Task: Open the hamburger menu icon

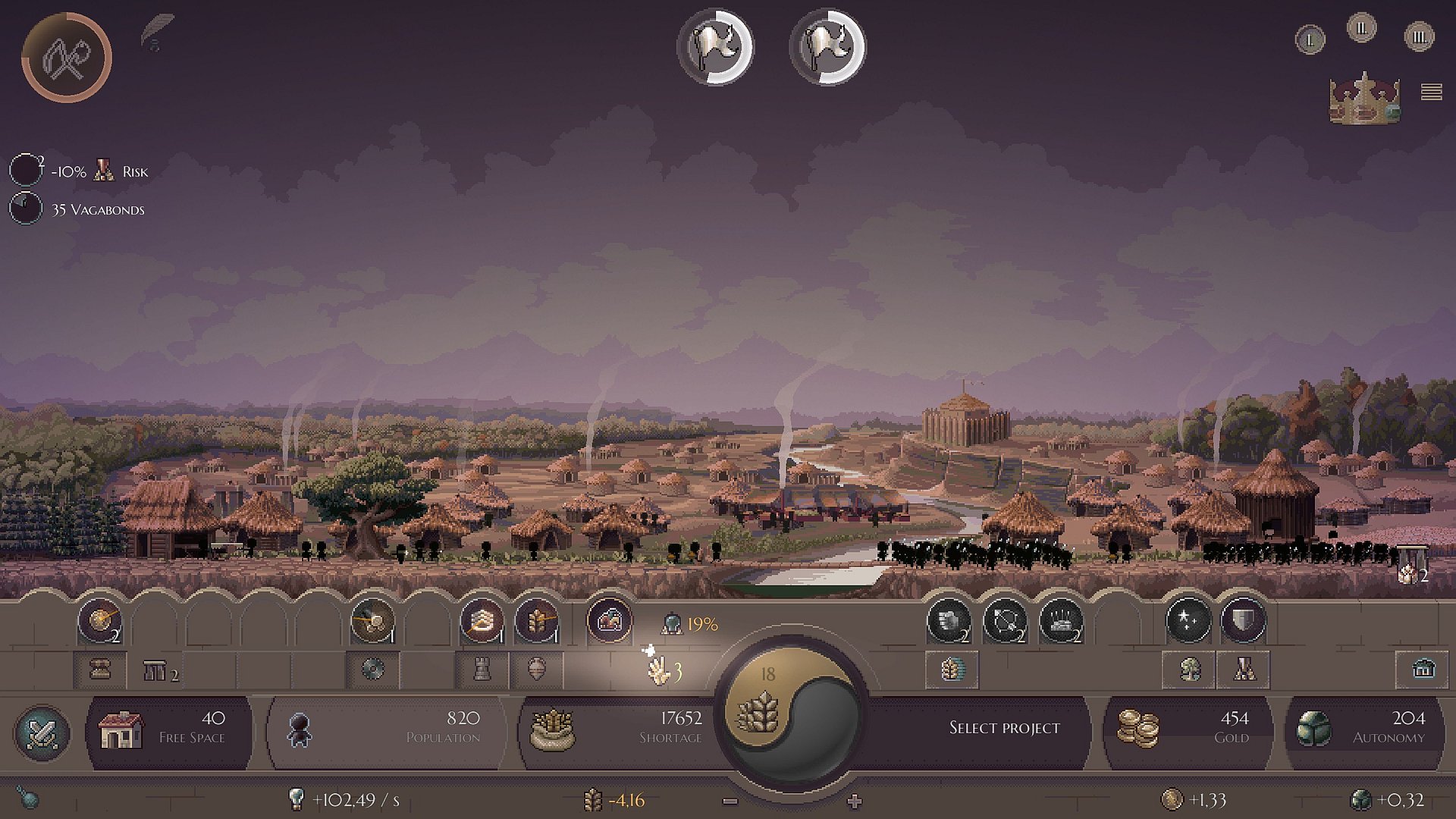Action: click(1431, 92)
